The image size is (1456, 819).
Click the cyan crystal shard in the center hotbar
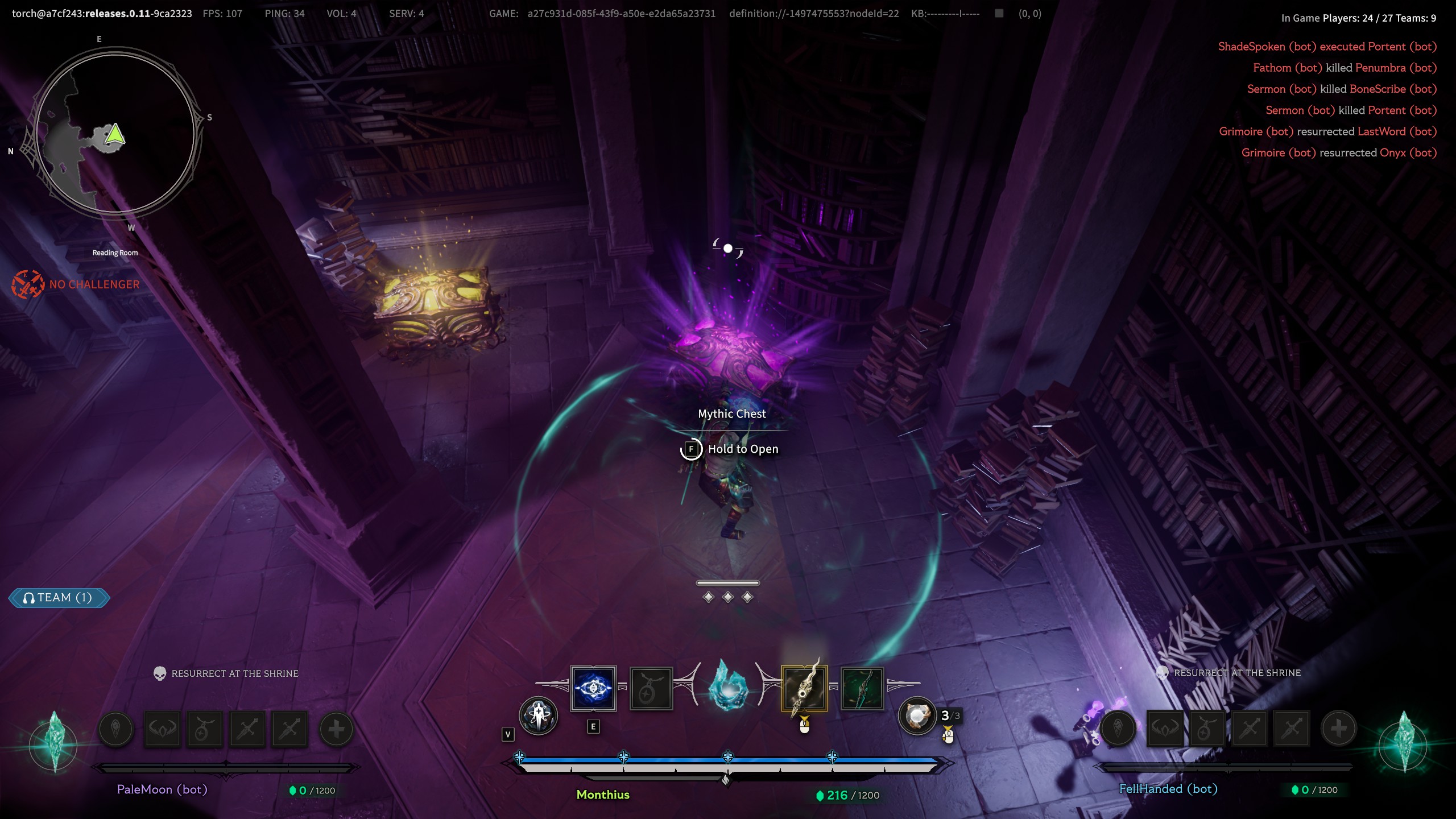click(728, 686)
